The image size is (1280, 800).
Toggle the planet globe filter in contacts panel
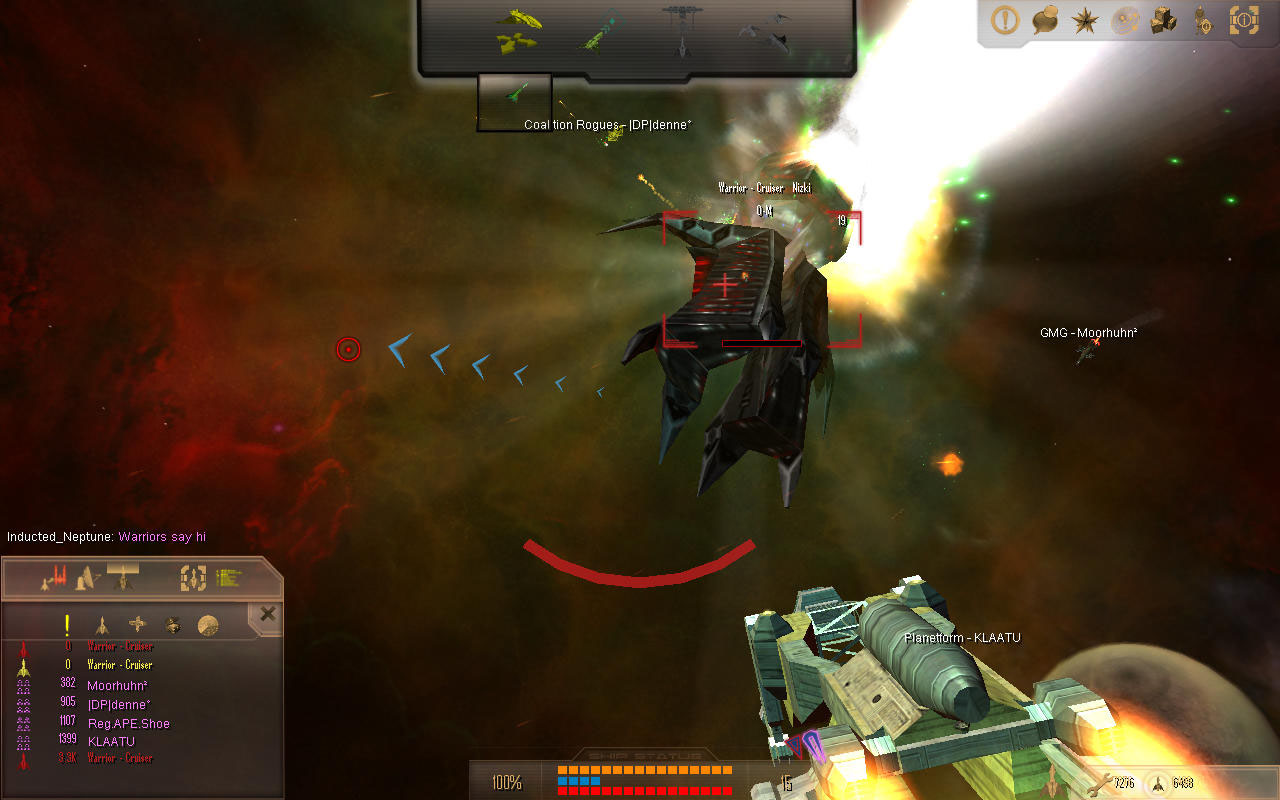click(x=206, y=626)
